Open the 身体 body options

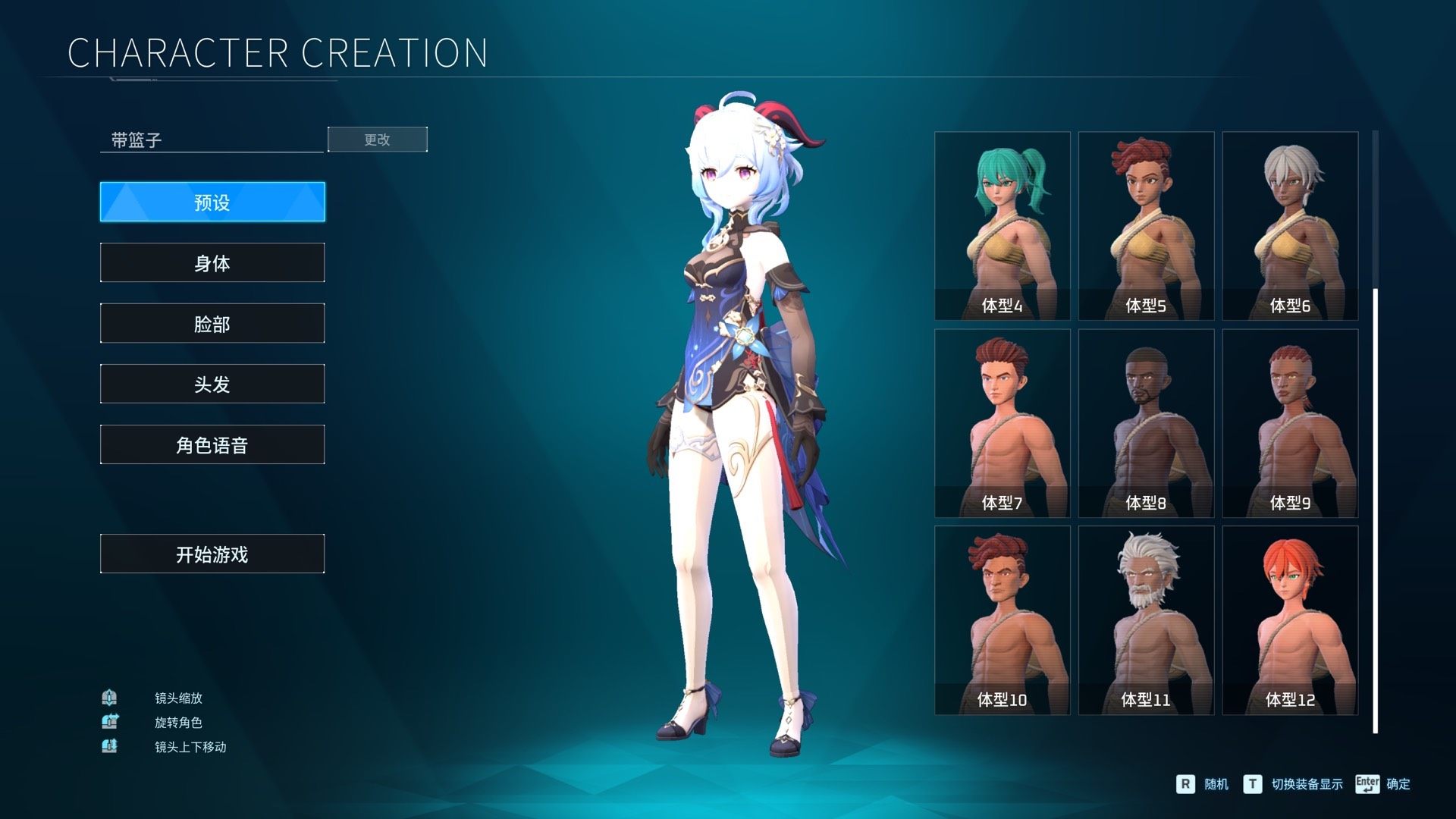point(212,262)
